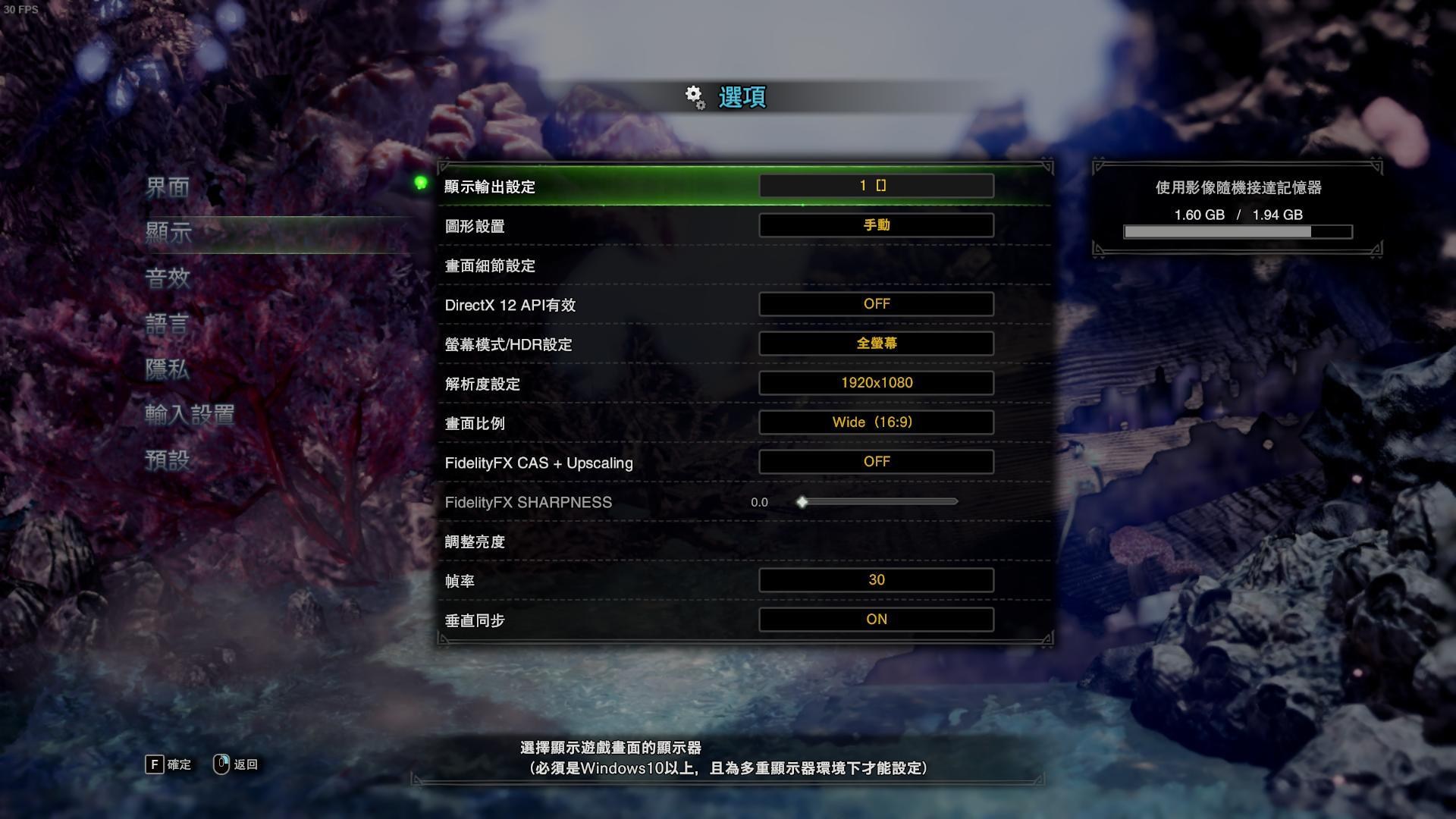Open the 解析度設定 resolution selector
The height and width of the screenshot is (819, 1456).
877,382
